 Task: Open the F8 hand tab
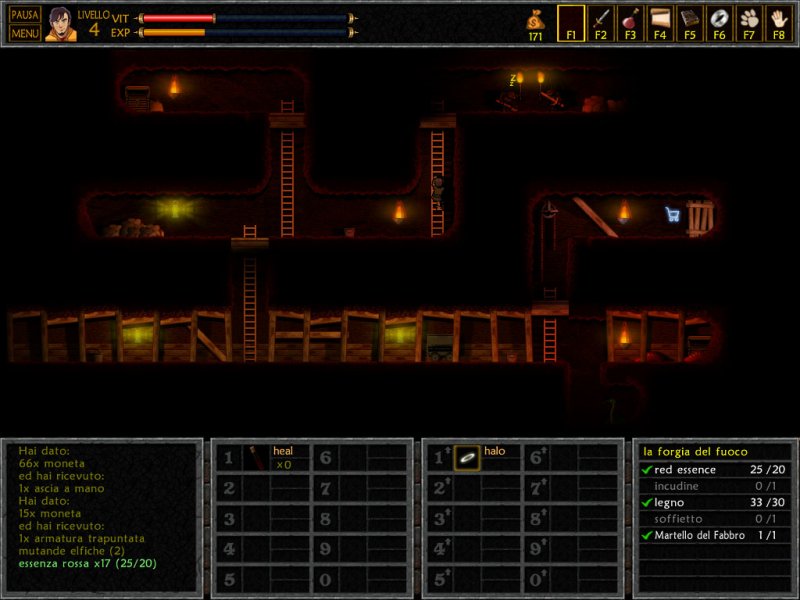tap(778, 23)
